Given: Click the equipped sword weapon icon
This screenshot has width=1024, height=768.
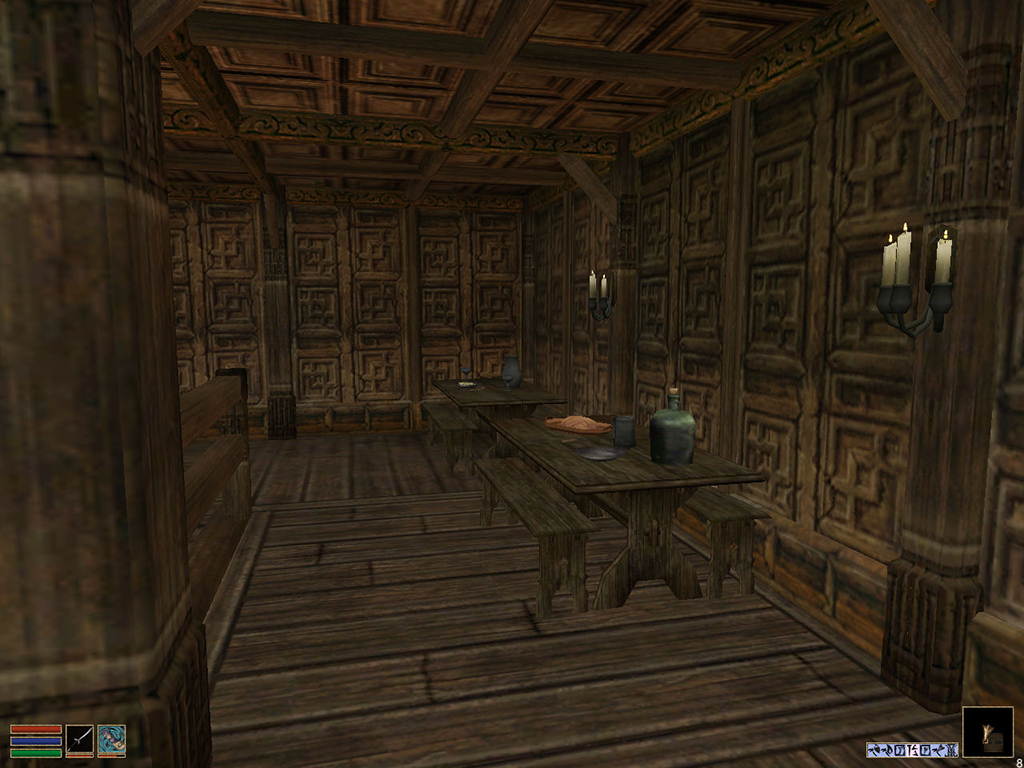Looking at the screenshot, I should [x=80, y=740].
